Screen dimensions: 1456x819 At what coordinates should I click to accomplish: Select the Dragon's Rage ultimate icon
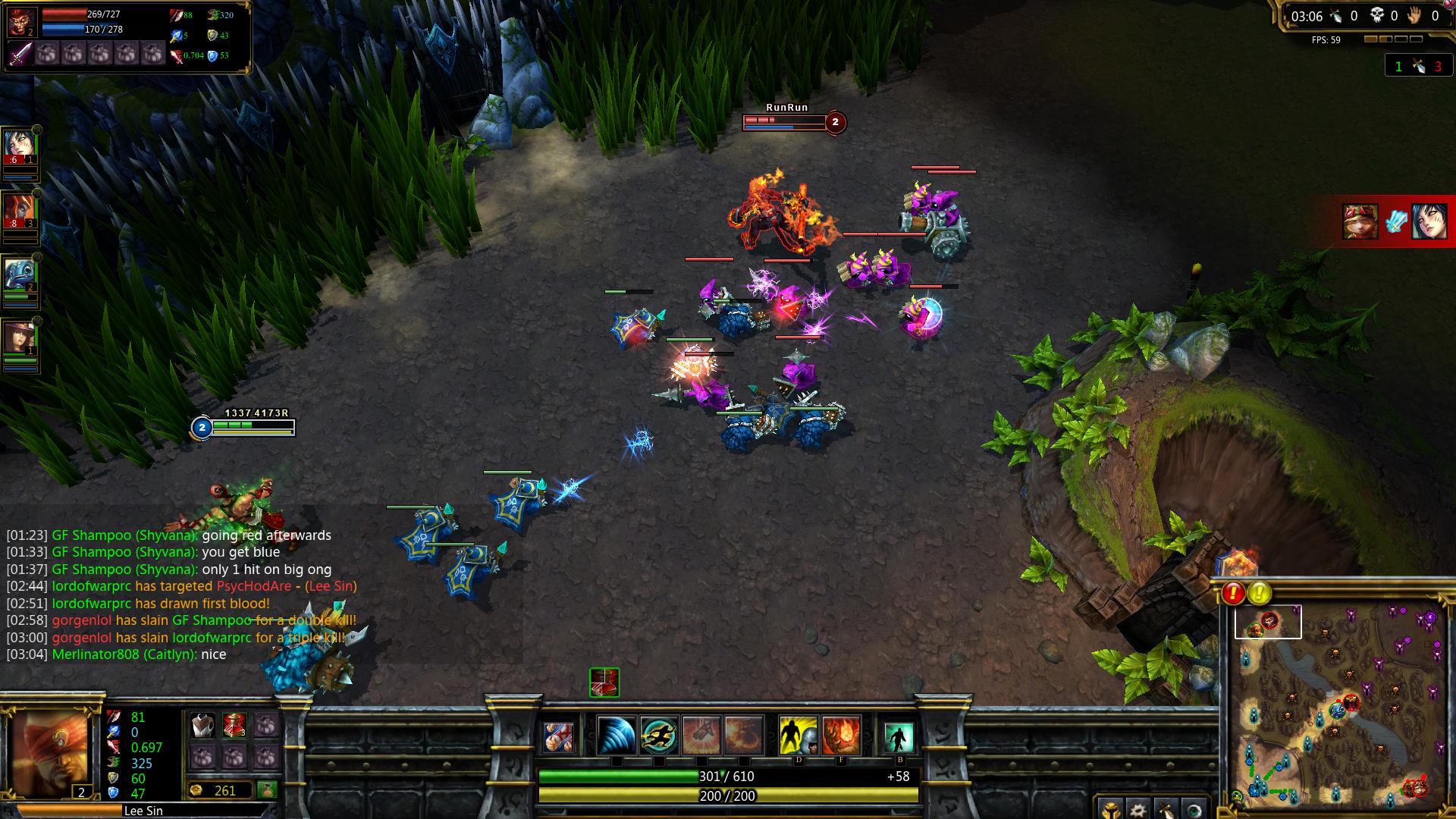point(743,736)
